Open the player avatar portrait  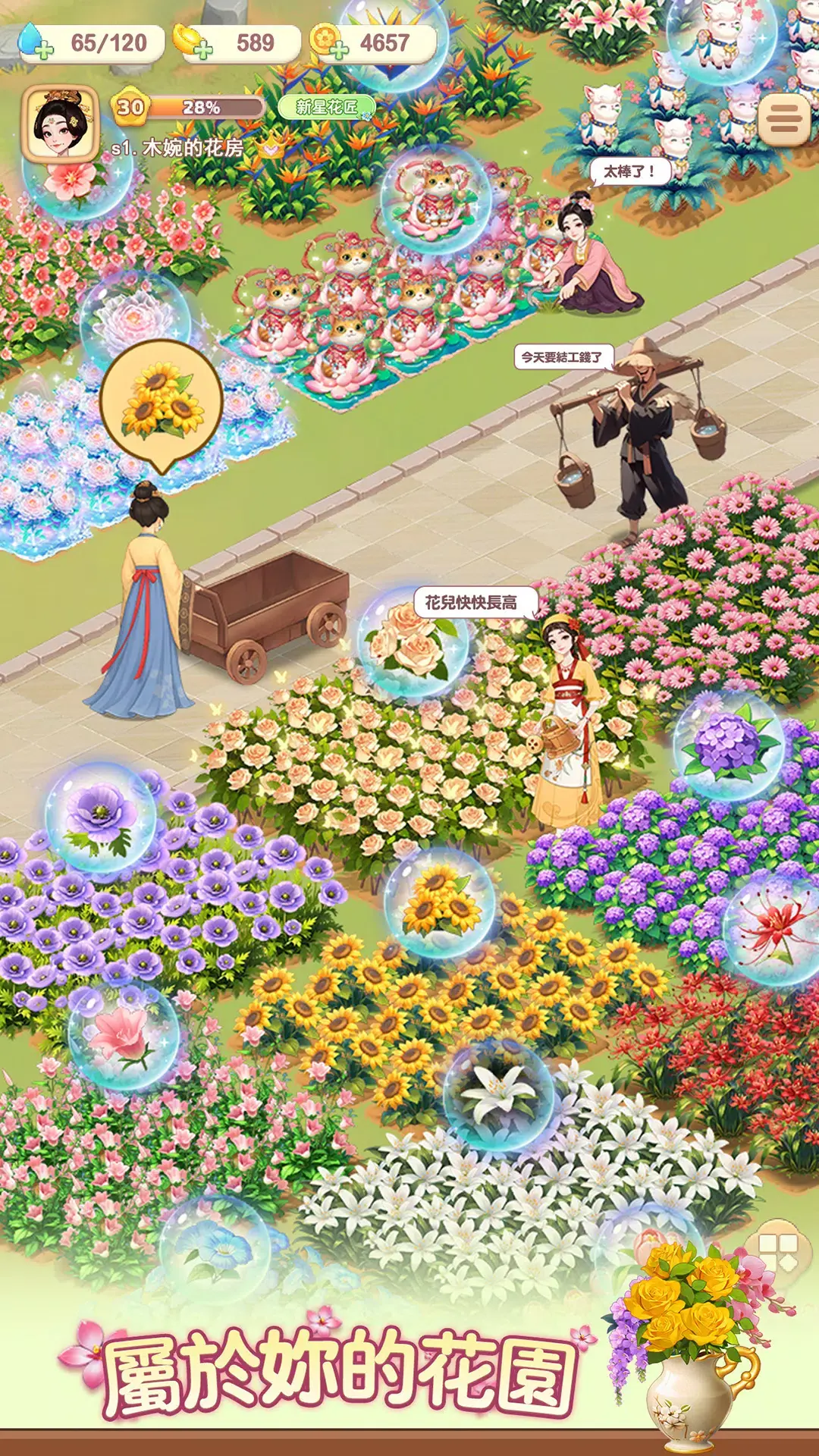[61, 123]
